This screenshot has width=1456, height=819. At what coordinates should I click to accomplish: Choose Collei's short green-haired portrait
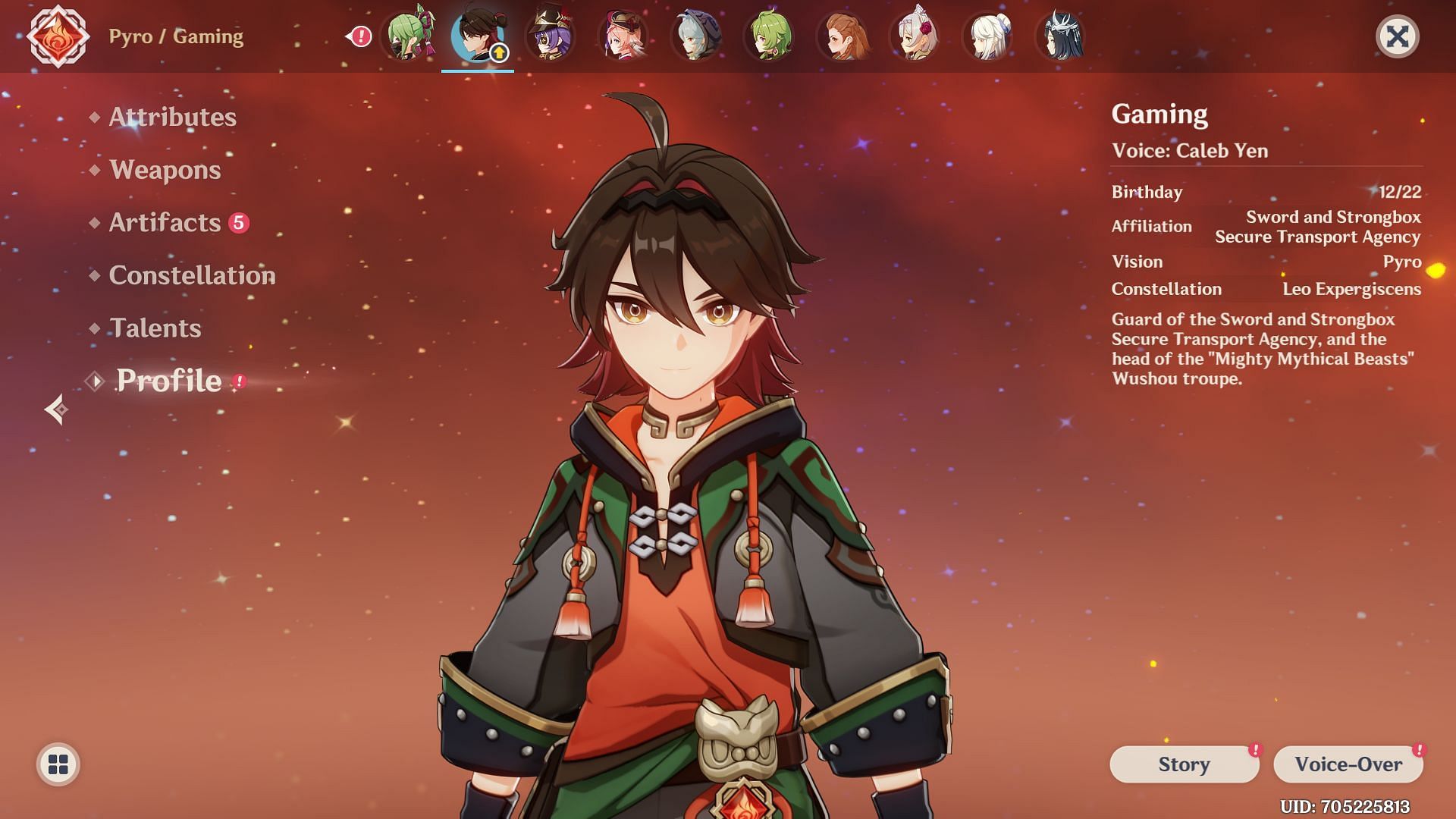click(x=769, y=36)
